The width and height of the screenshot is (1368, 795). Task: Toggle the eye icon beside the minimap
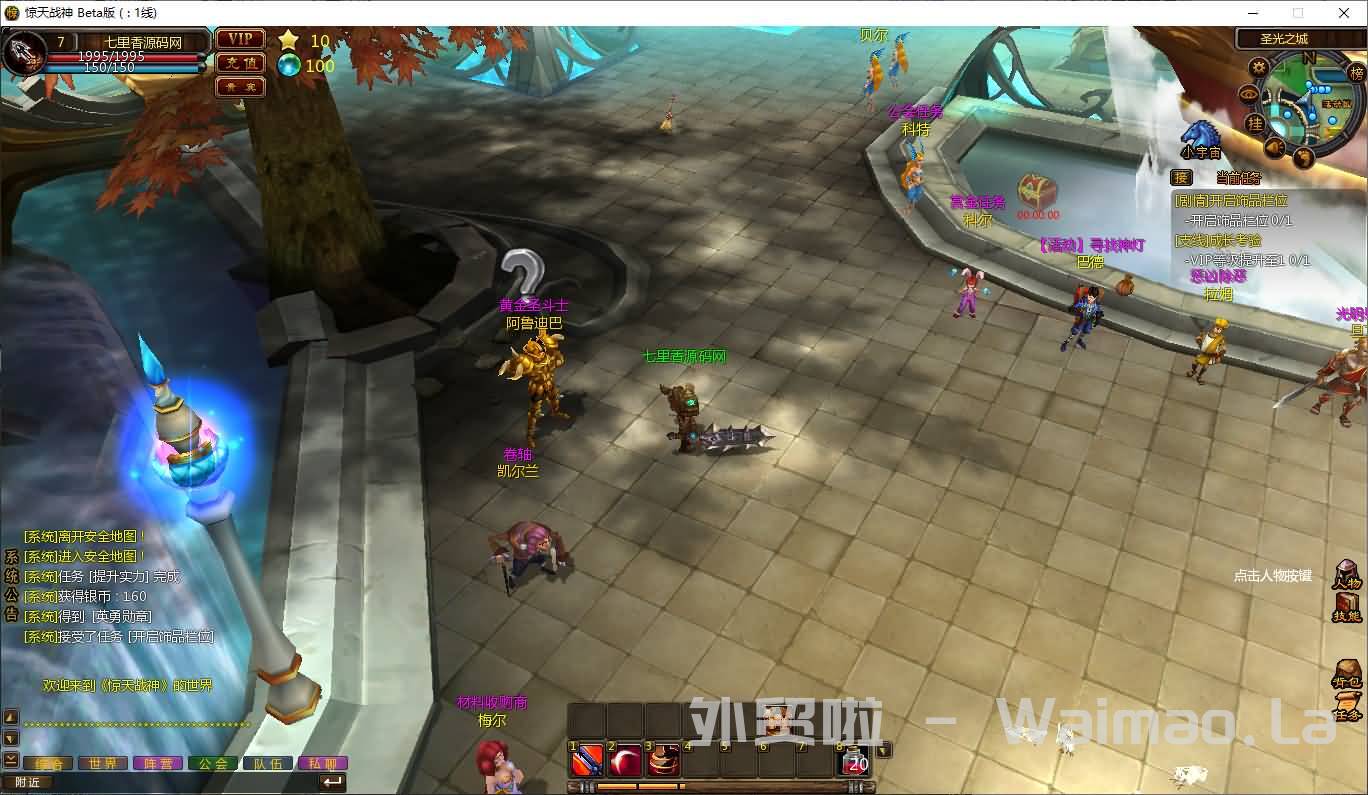click(x=1249, y=94)
